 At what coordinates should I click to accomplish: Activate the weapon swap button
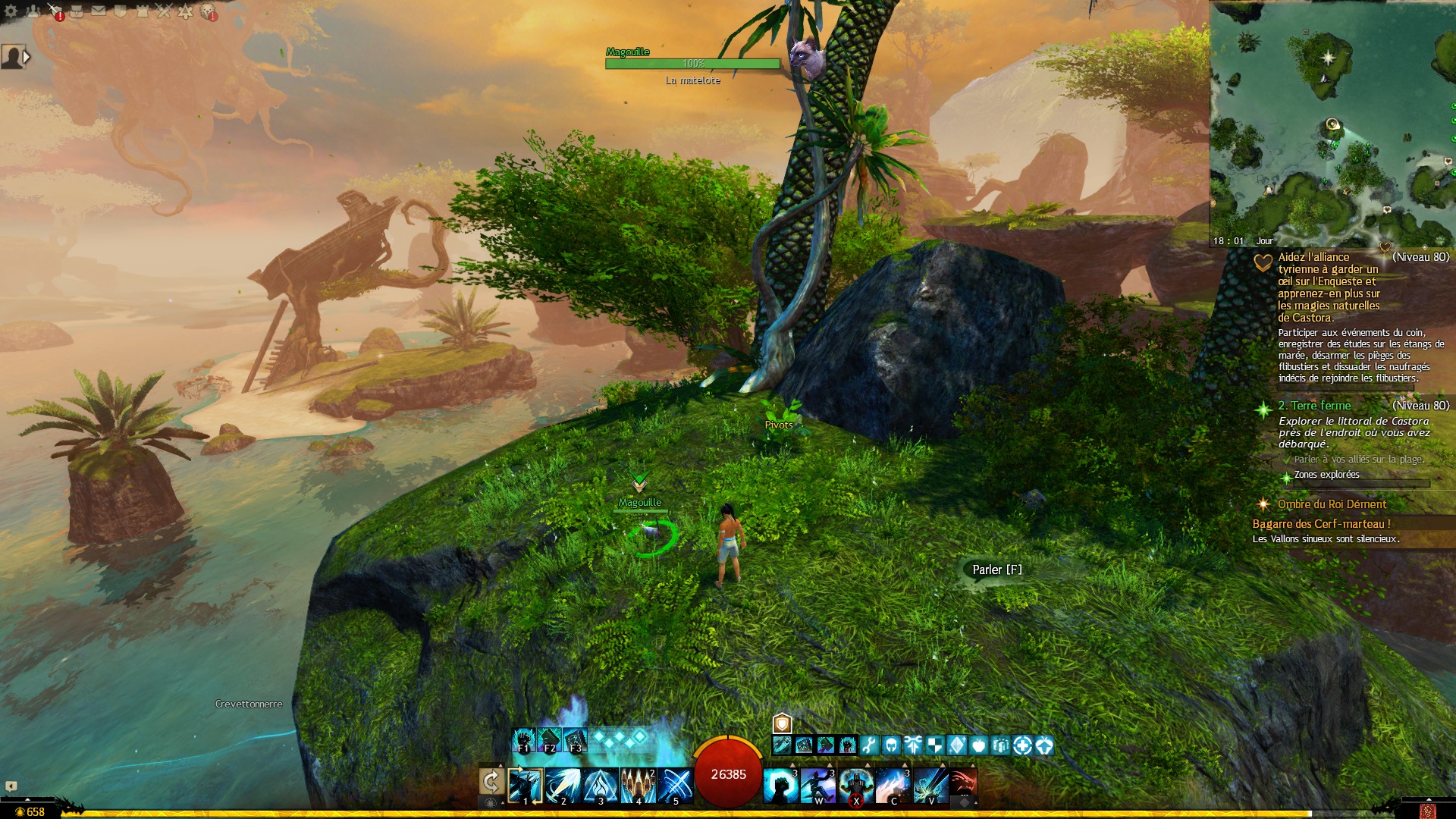[491, 782]
